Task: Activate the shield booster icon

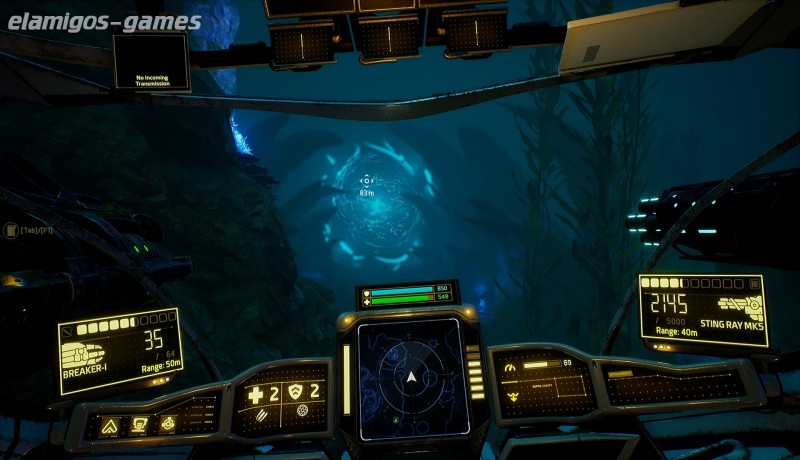Action: tap(294, 392)
